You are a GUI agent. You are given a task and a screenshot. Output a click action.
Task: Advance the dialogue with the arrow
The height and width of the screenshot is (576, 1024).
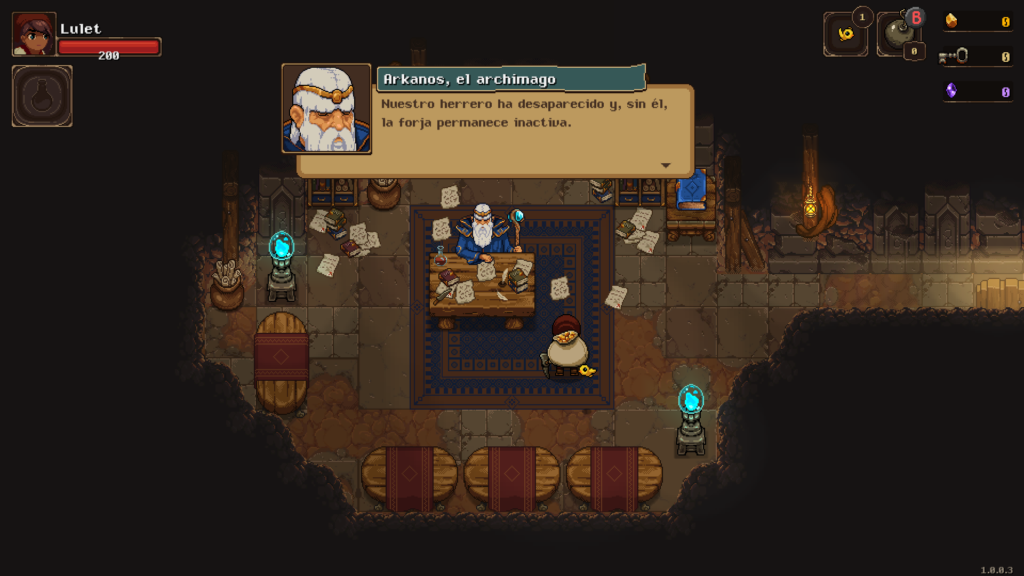coord(665,165)
